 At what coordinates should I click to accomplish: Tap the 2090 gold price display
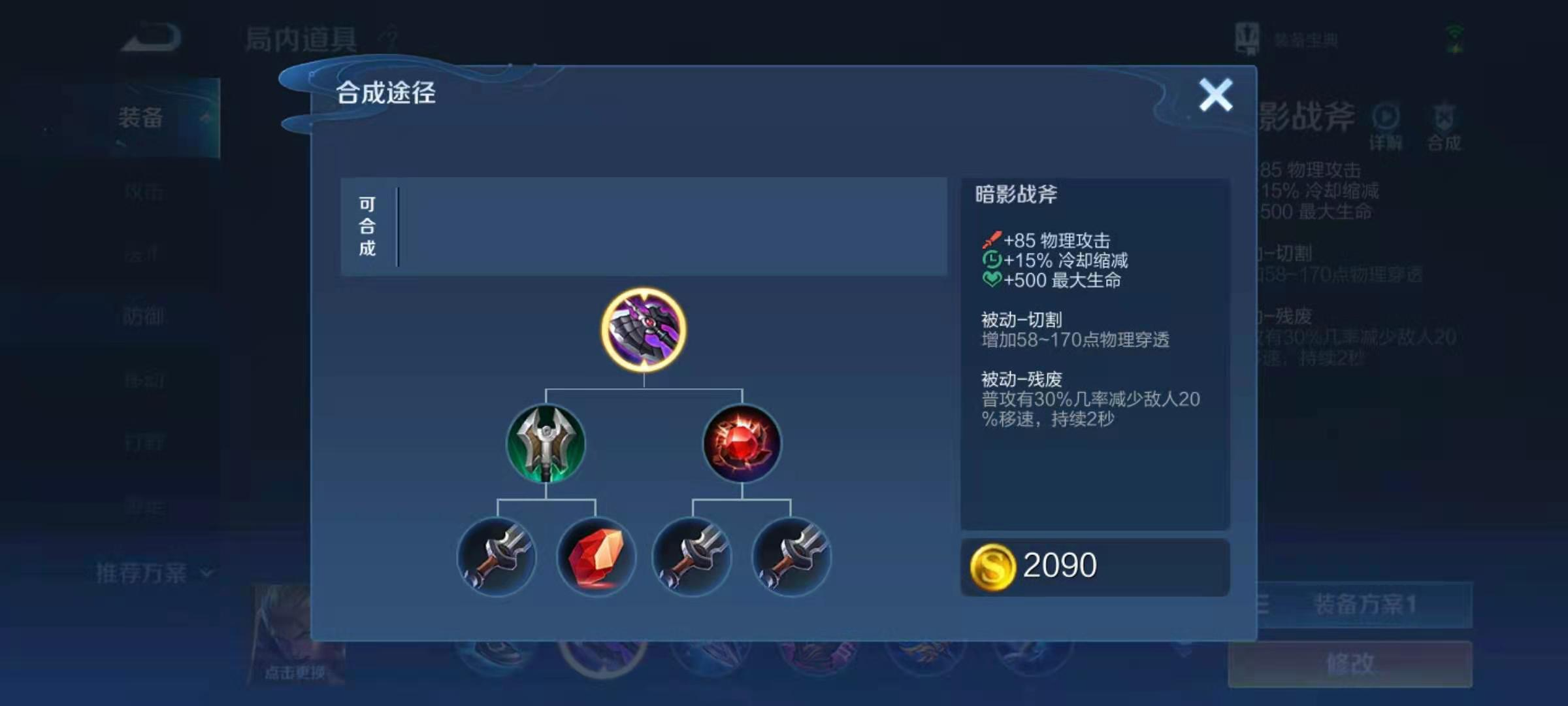(x=1094, y=565)
